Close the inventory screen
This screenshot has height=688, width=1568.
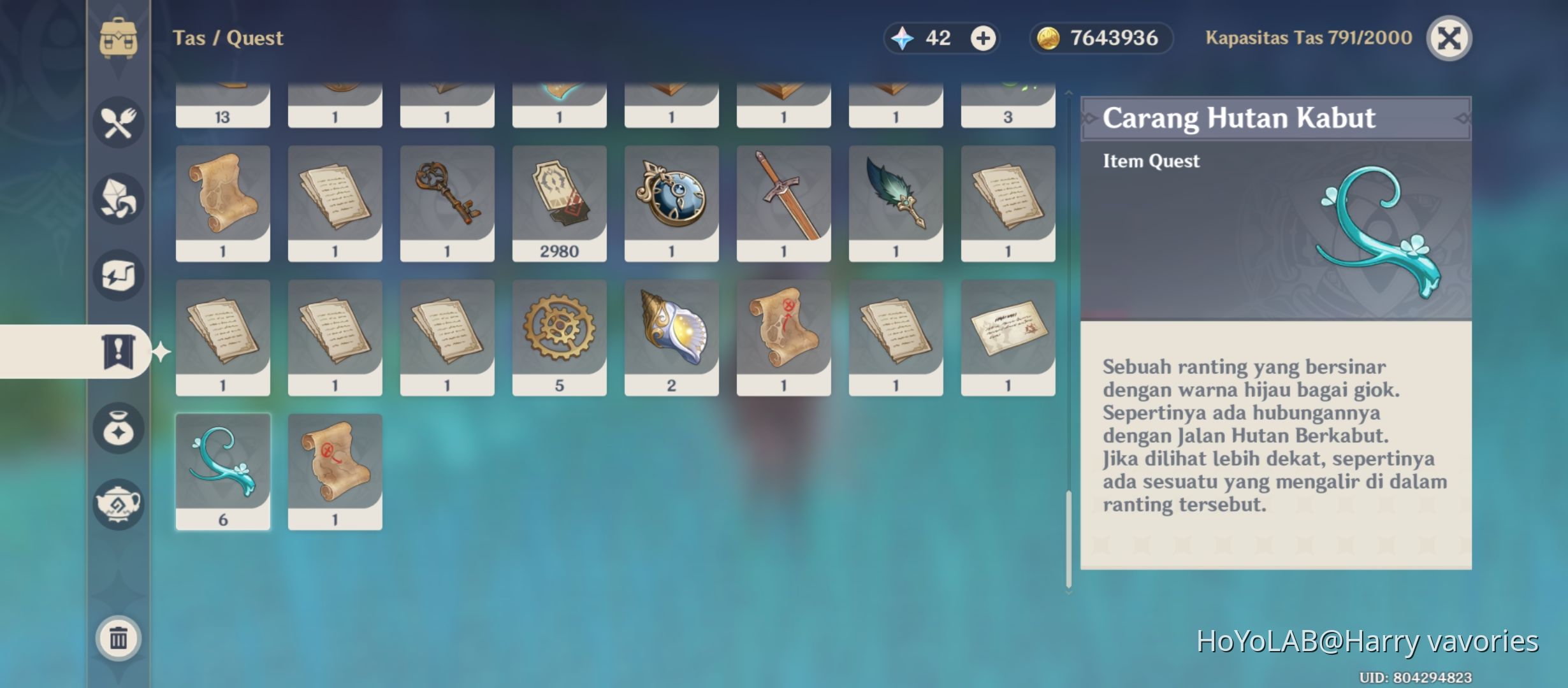tap(1448, 38)
